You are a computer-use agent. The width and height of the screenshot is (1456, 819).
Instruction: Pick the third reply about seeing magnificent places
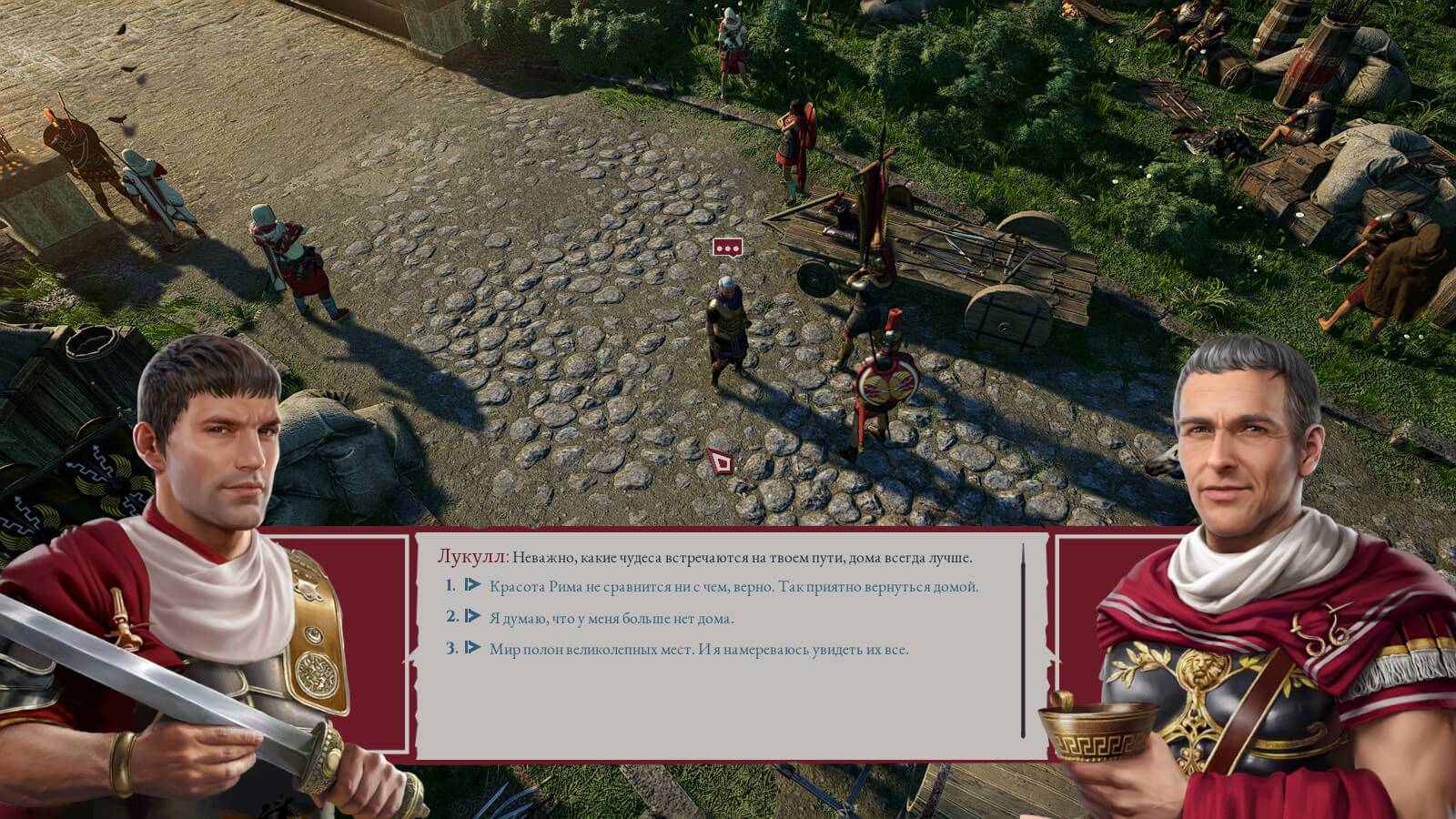(x=698, y=650)
